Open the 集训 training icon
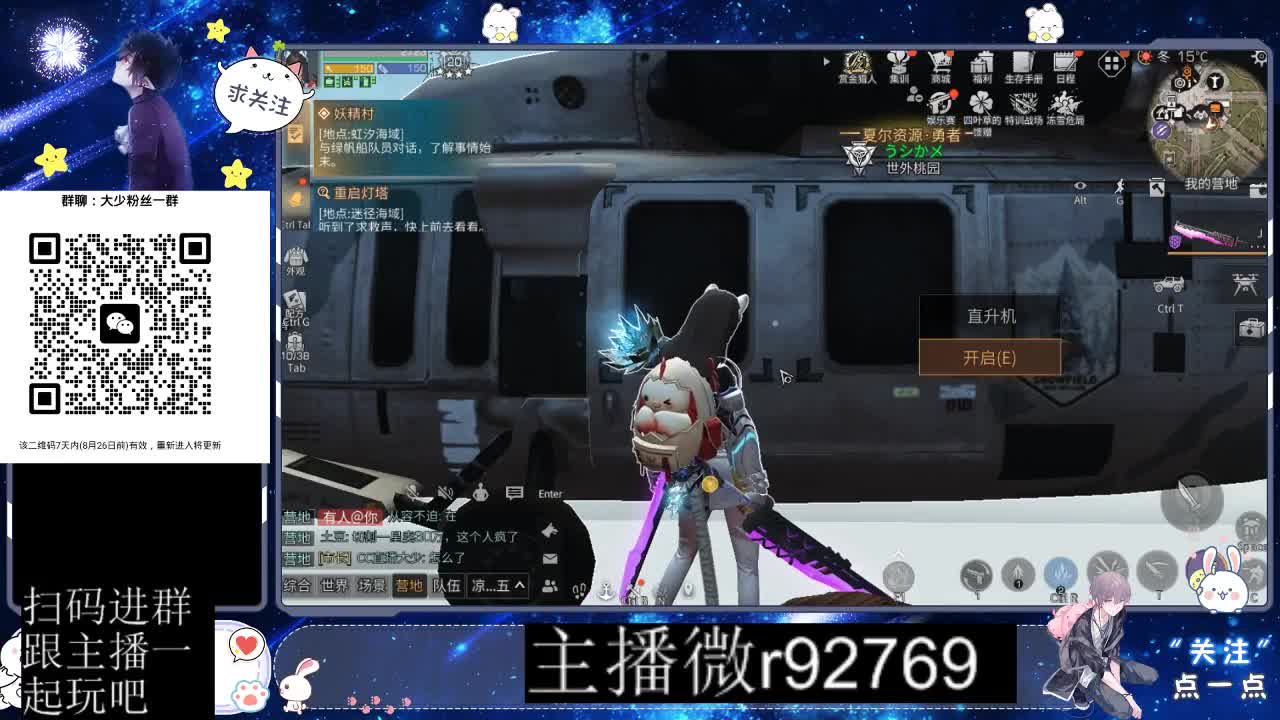The image size is (1280, 720). click(x=900, y=64)
